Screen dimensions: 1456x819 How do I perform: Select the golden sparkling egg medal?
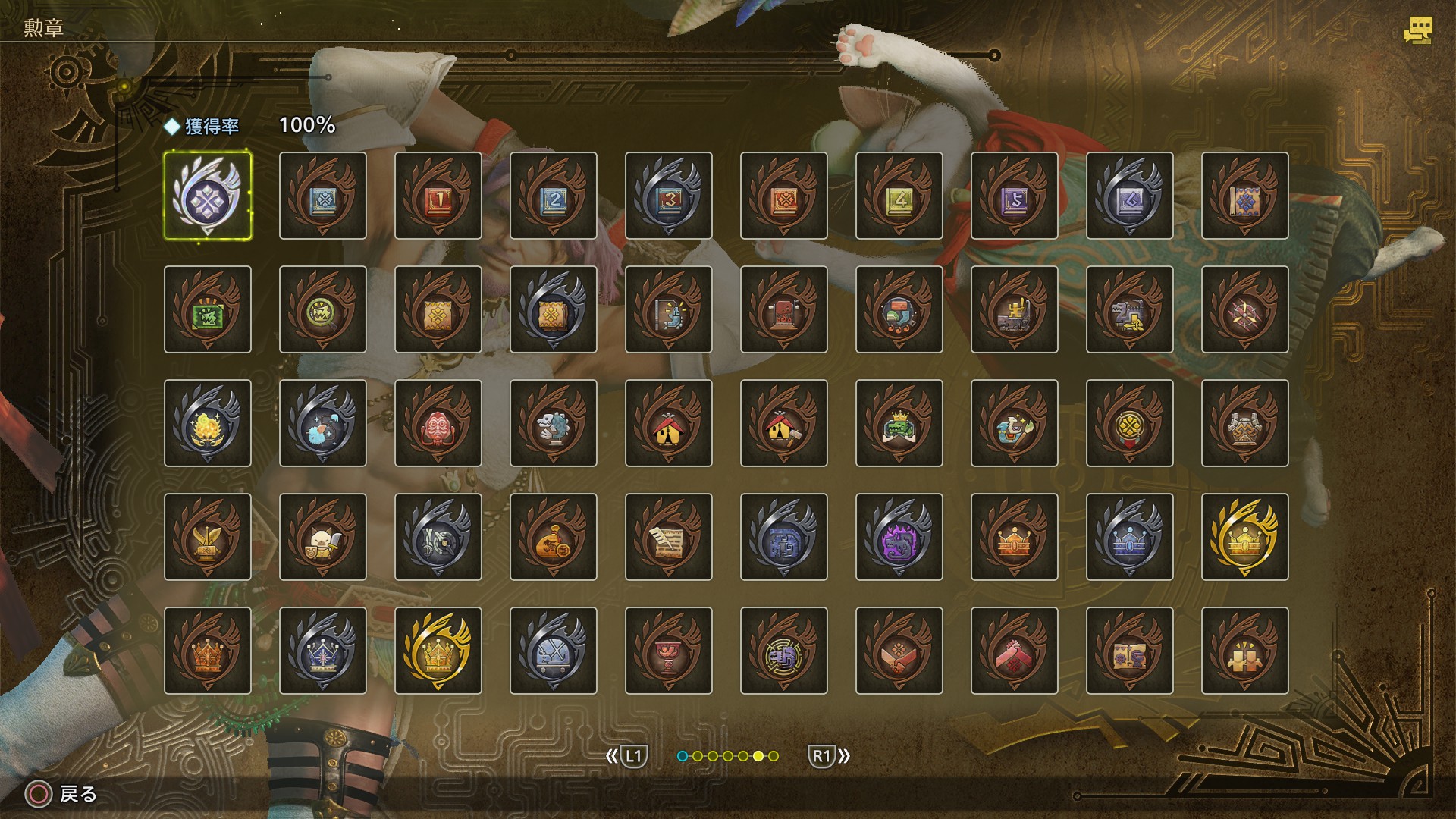pyautogui.click(x=208, y=423)
